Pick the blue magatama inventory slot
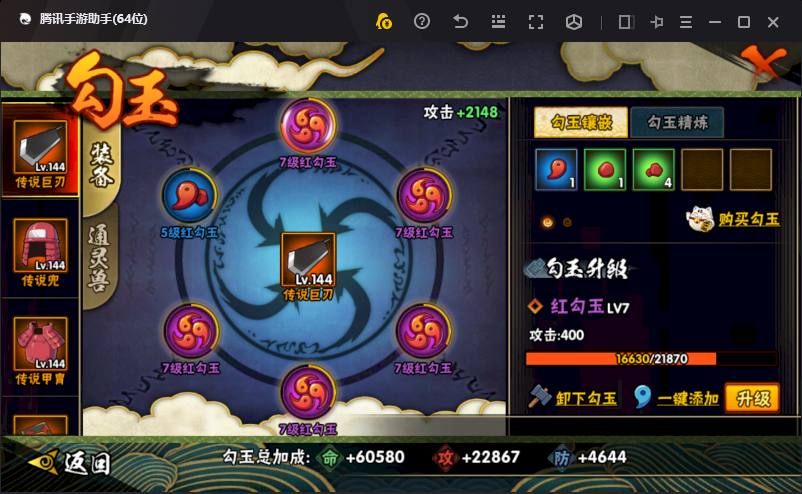Viewport: 802px width, 494px height. [x=556, y=169]
